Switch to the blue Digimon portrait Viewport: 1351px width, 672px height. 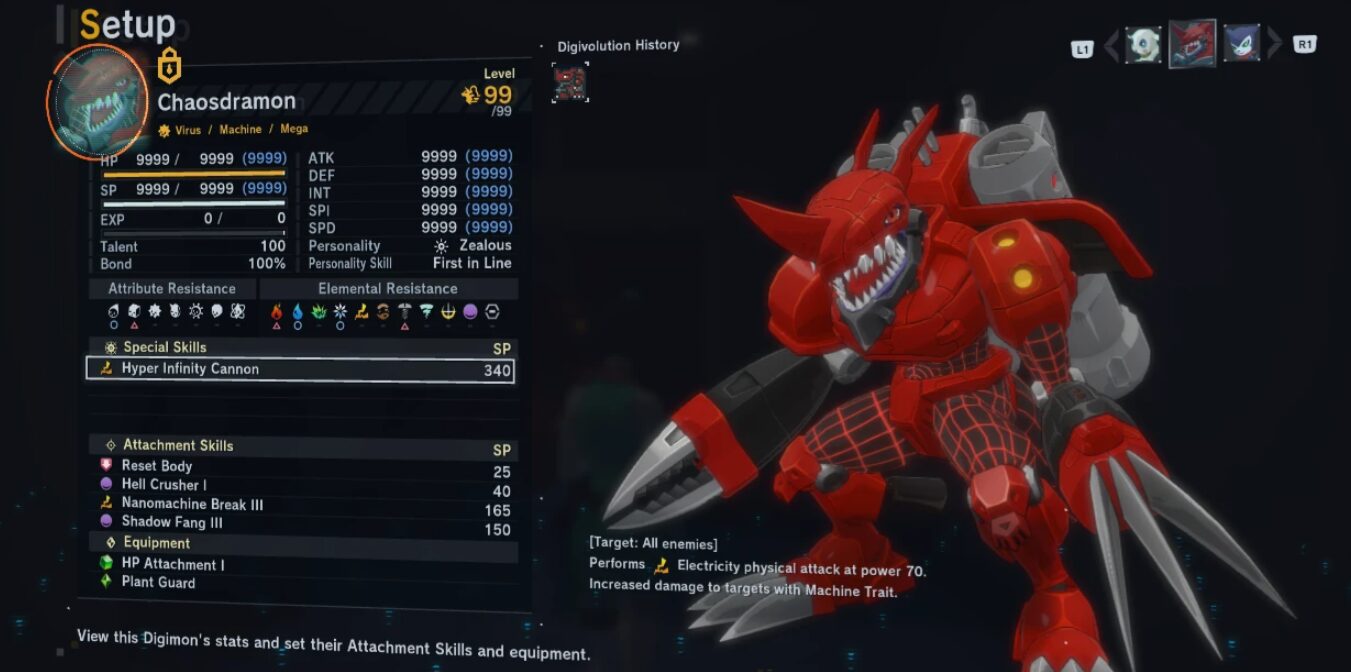point(1241,43)
